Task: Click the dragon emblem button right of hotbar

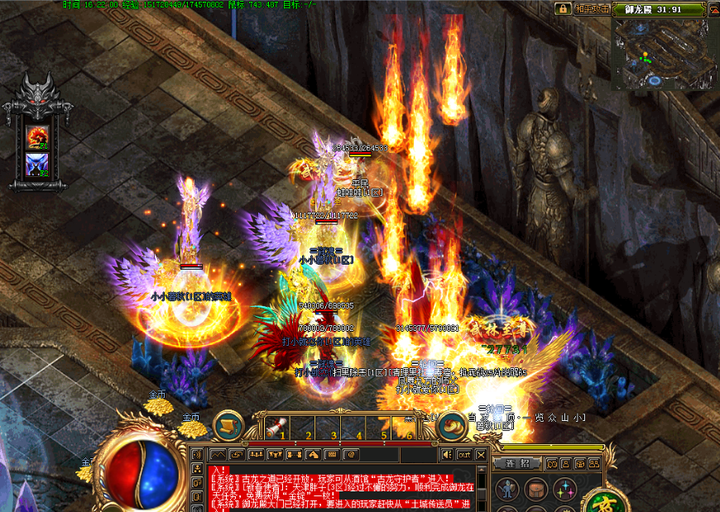Action: point(451,426)
